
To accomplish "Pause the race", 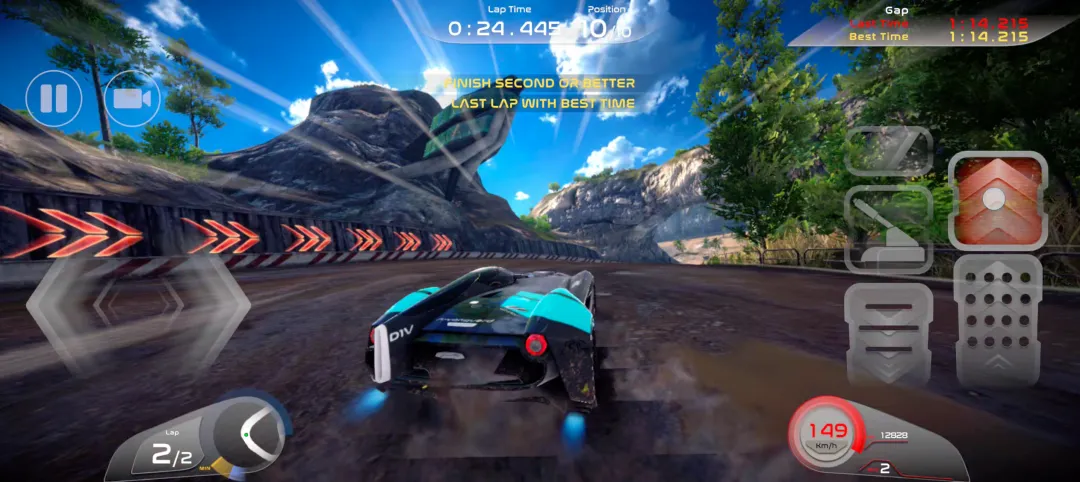I will (54, 99).
